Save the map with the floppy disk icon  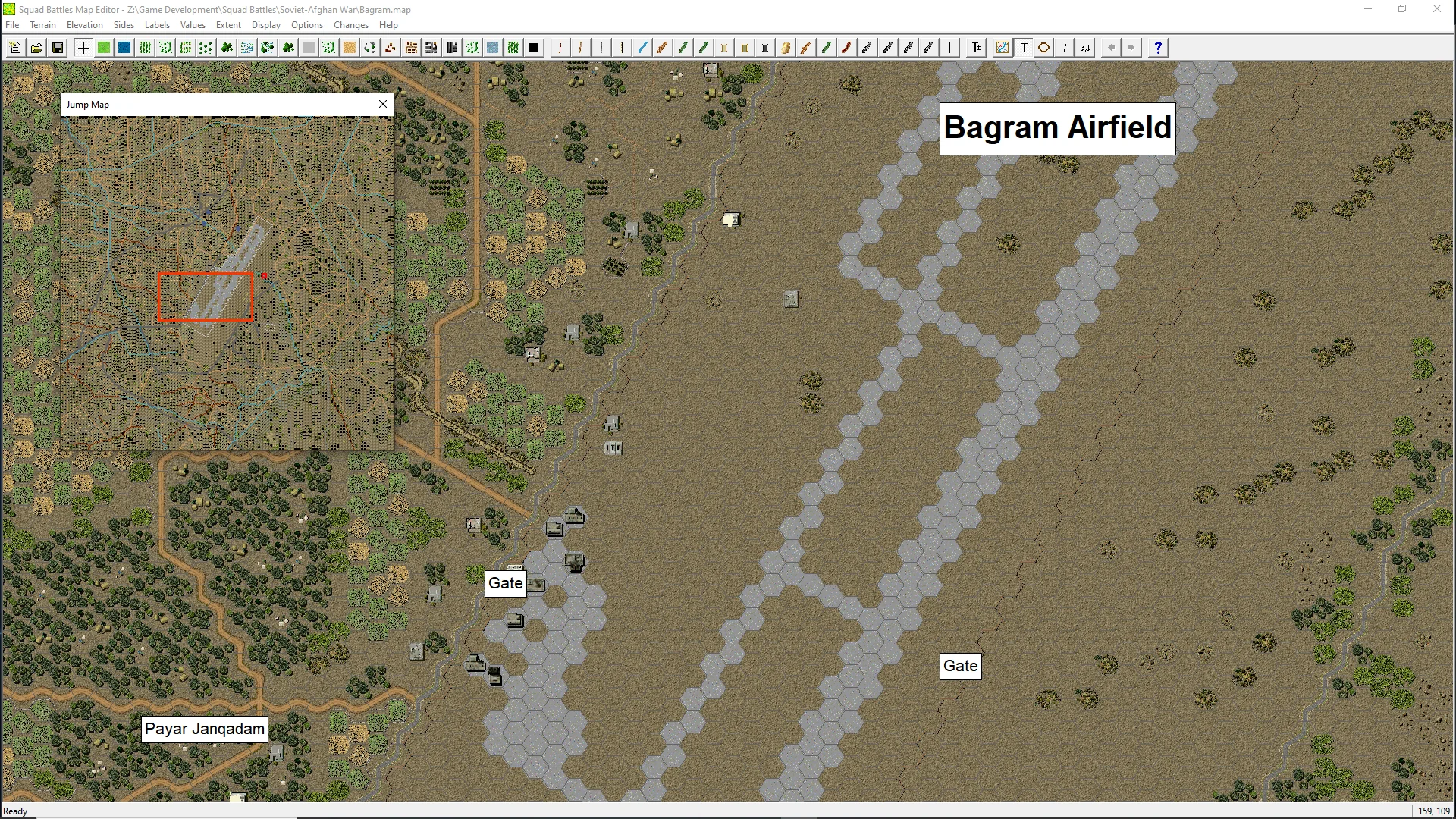click(x=57, y=48)
